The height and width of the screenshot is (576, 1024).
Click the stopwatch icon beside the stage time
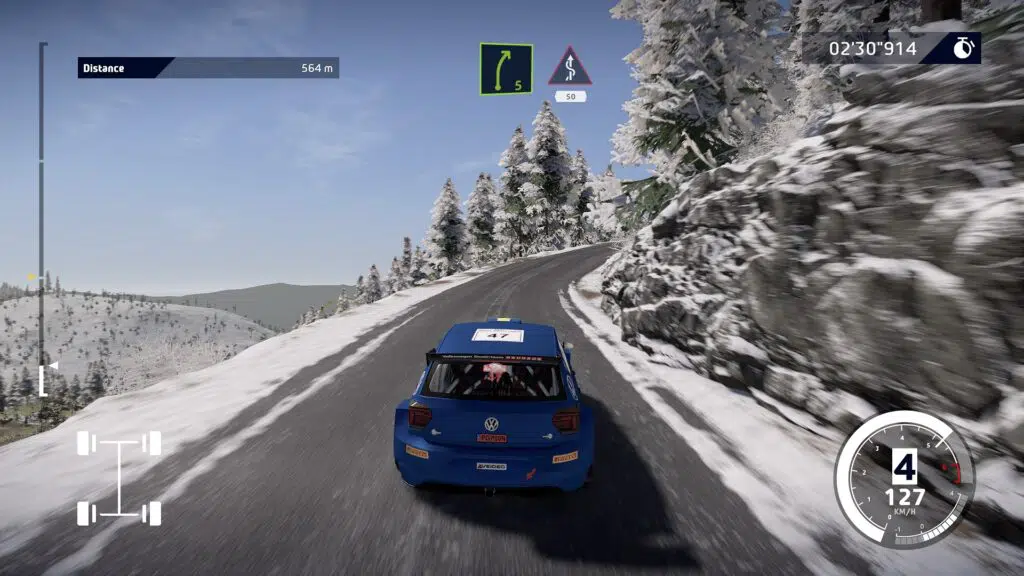click(x=963, y=48)
